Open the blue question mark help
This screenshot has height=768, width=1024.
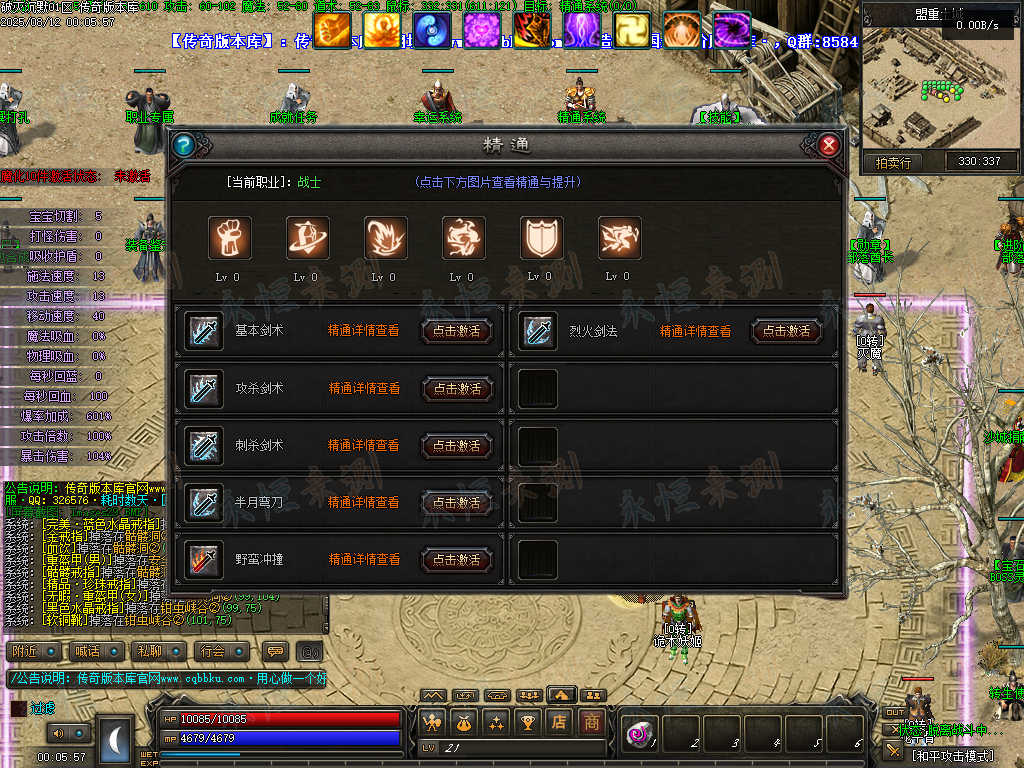(x=183, y=146)
